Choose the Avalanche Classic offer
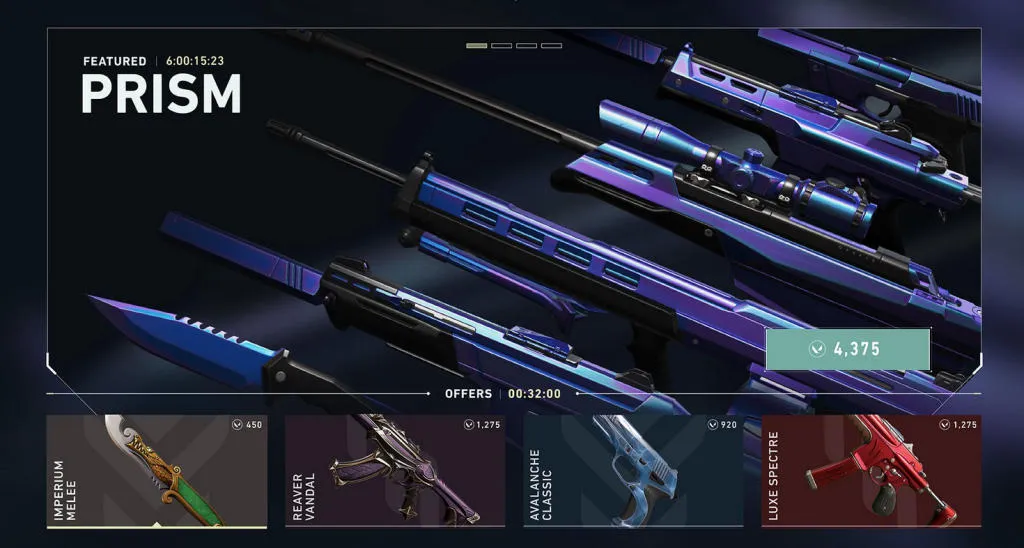 (x=633, y=470)
